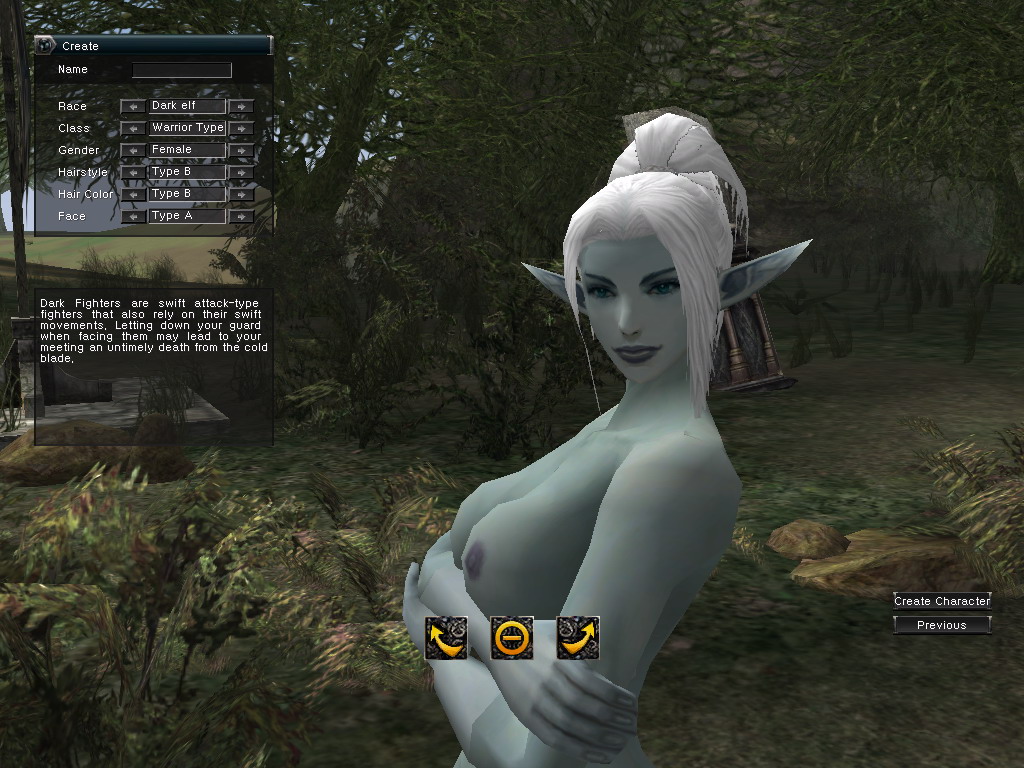Cycle Hairstyle to the next type
This screenshot has height=768, width=1024.
click(x=241, y=172)
